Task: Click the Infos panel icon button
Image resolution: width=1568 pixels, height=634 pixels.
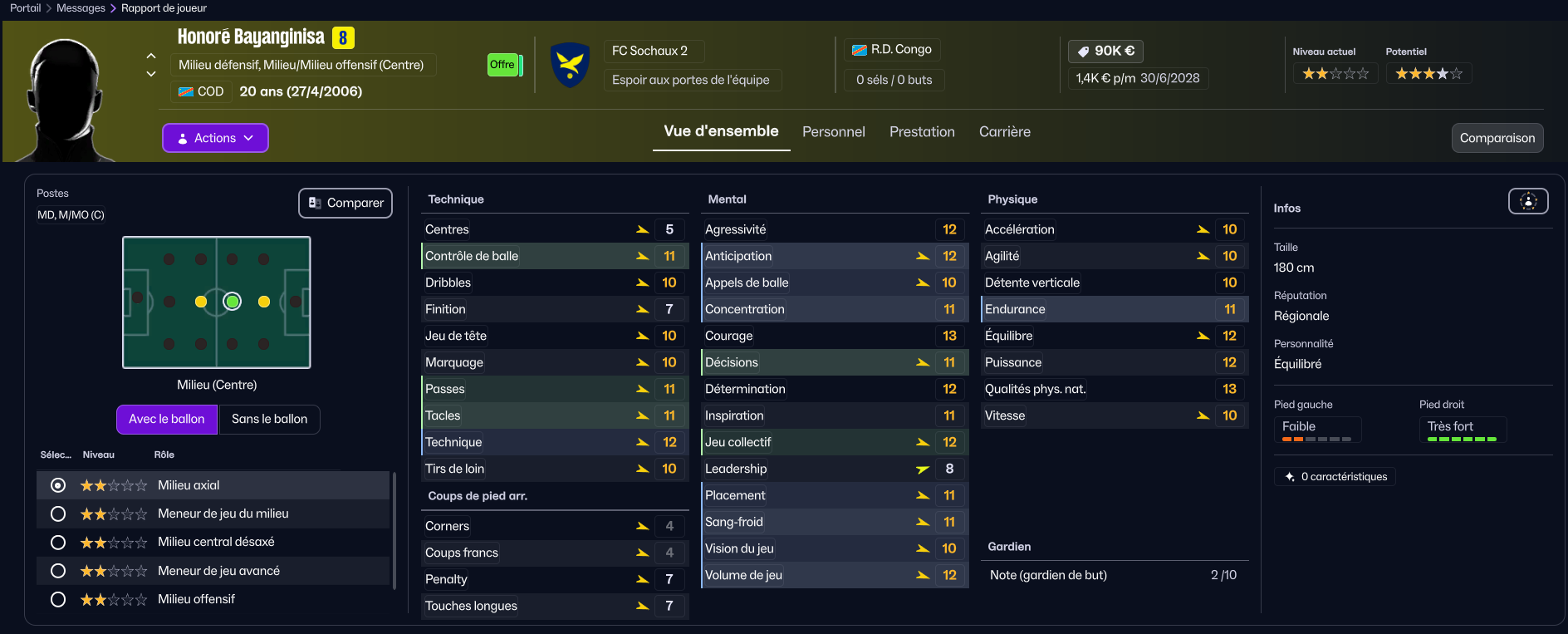Action: (x=1528, y=201)
